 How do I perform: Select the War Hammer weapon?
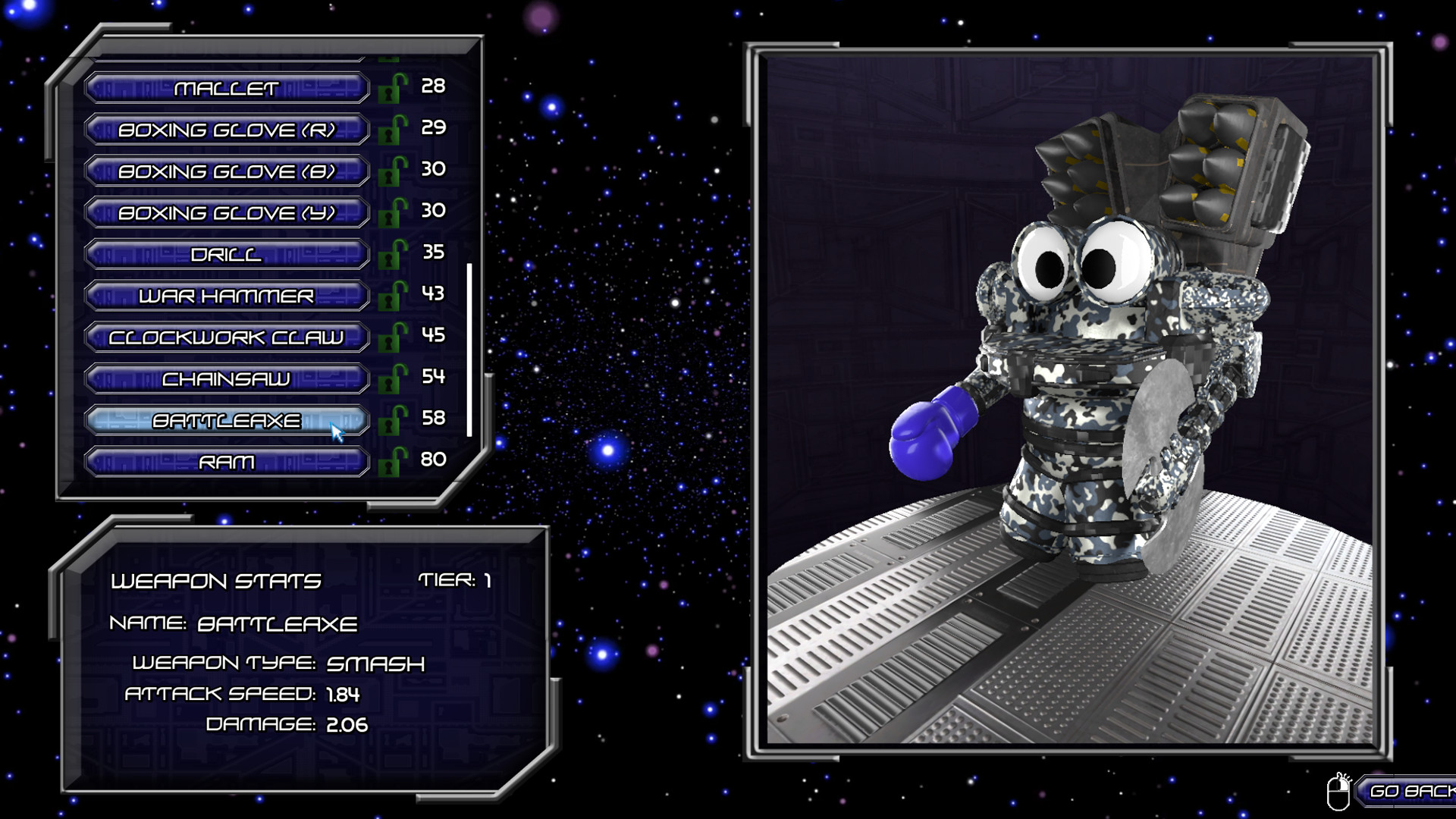click(227, 295)
